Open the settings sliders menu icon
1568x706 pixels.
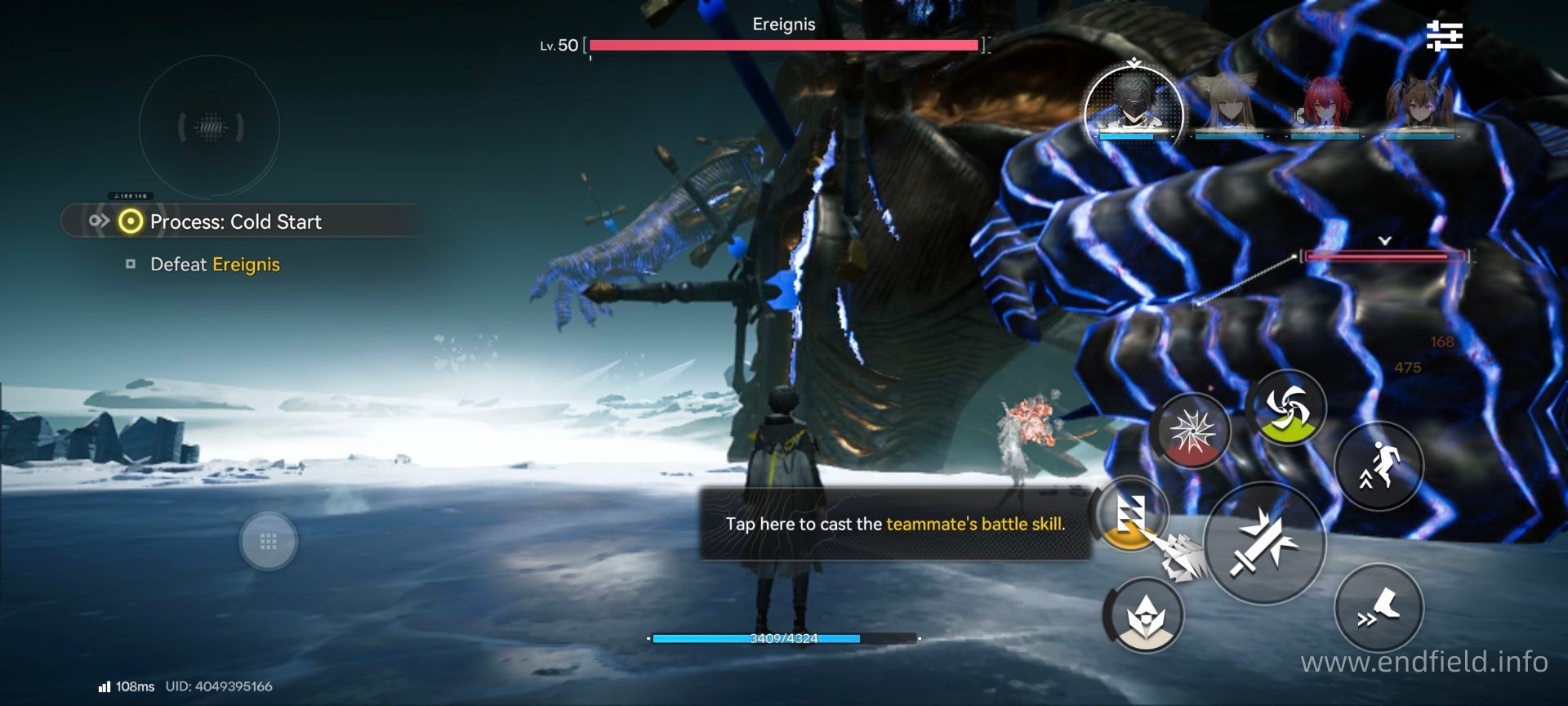[x=1444, y=37]
